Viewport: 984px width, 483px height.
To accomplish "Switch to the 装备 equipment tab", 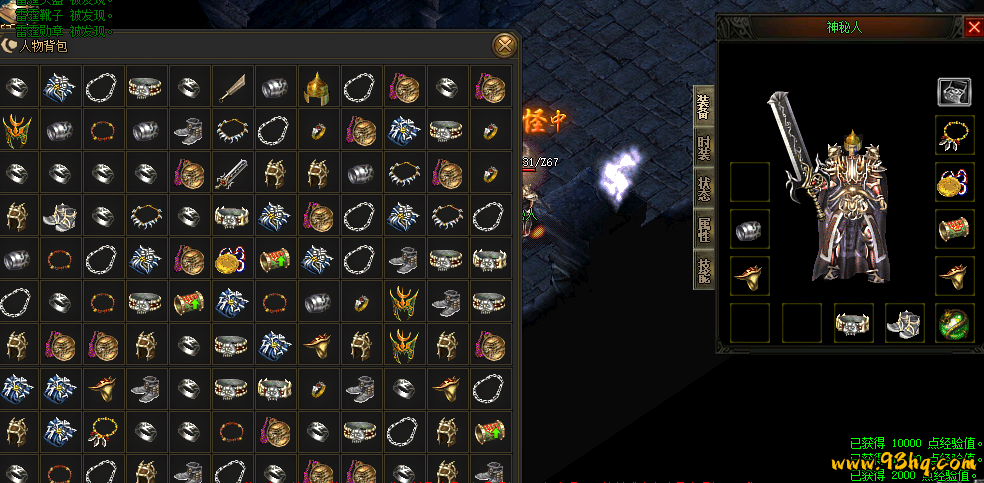I will tap(704, 107).
